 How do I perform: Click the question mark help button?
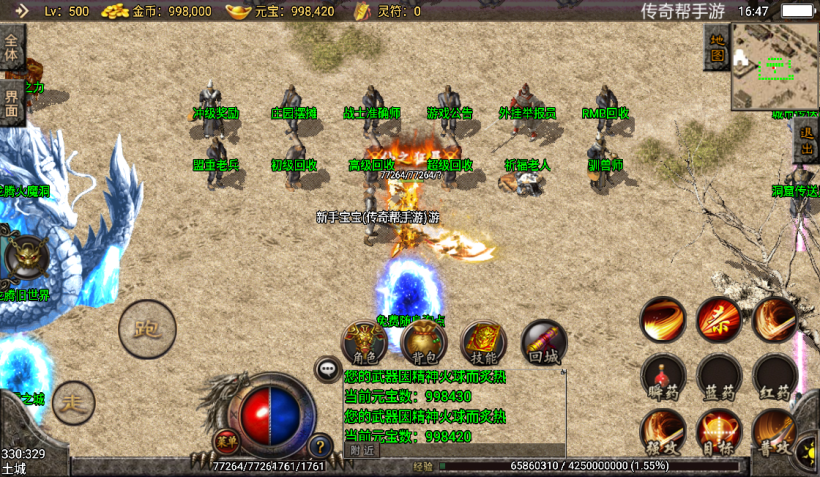[x=320, y=446]
